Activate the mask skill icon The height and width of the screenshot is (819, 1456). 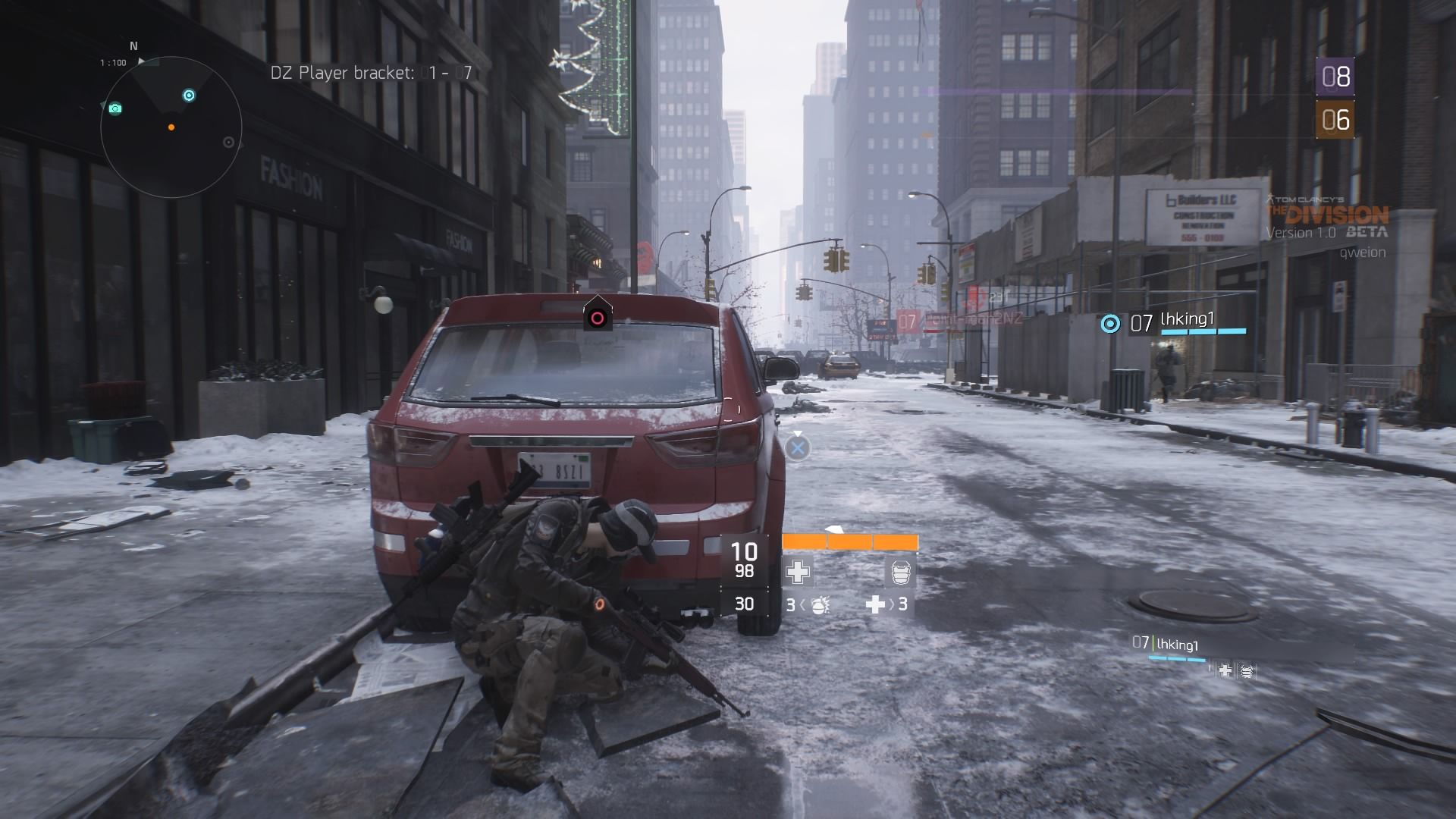(x=900, y=573)
